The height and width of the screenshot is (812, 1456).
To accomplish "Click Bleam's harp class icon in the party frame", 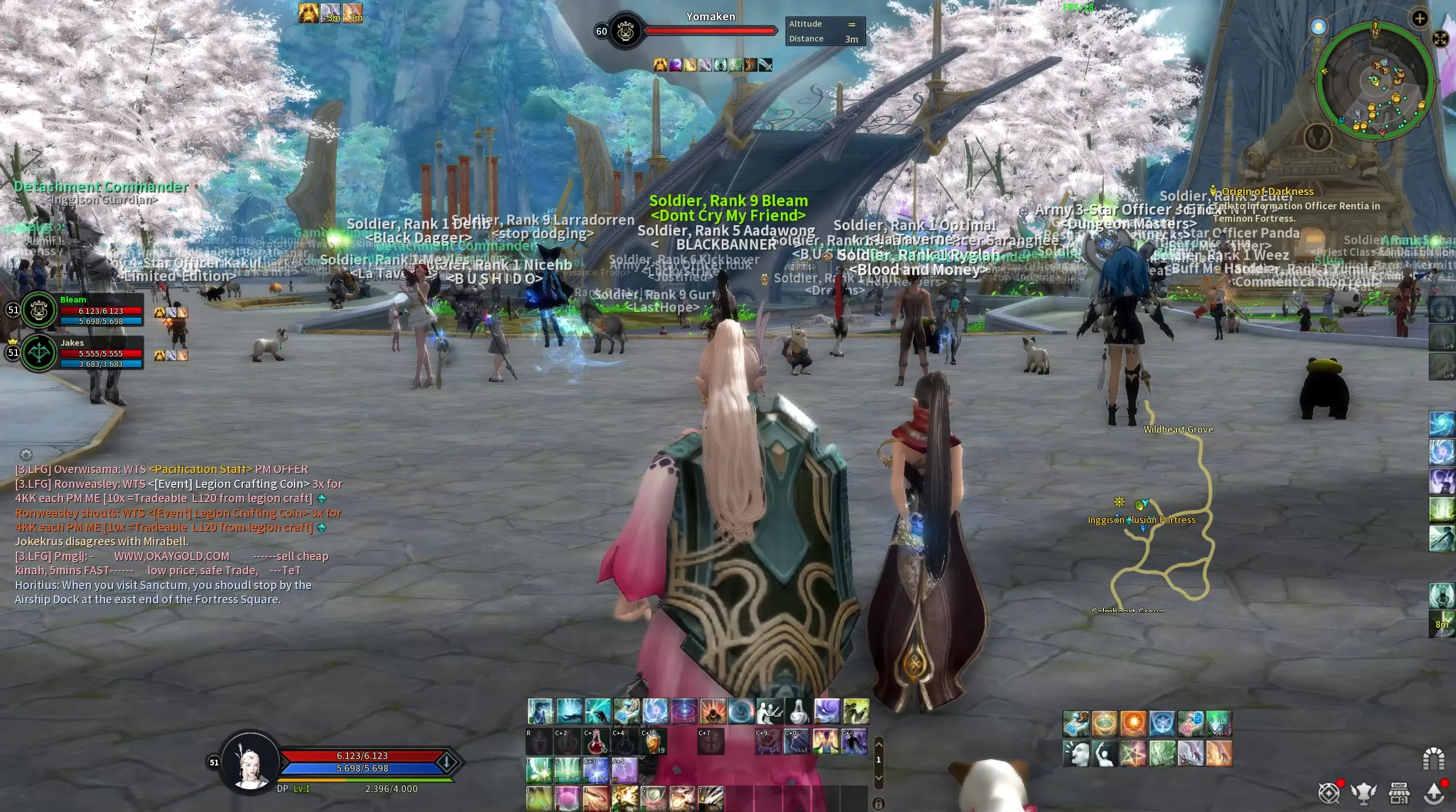I will (x=38, y=310).
